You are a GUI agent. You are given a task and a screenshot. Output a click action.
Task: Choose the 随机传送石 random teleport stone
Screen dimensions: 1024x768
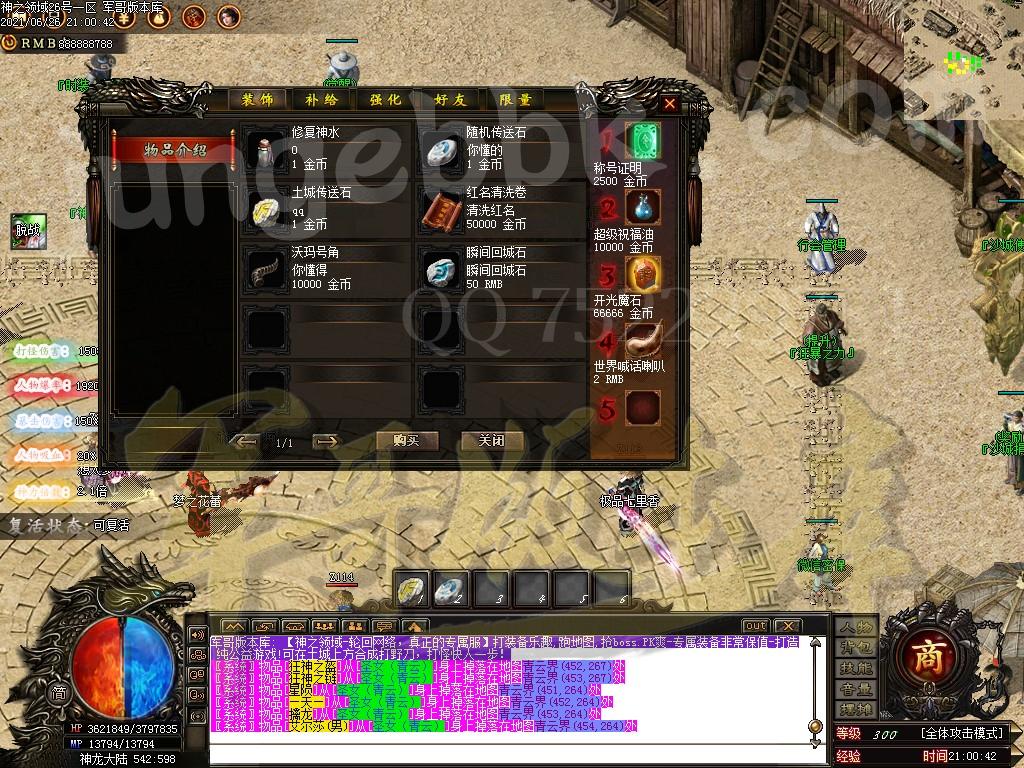coord(441,151)
